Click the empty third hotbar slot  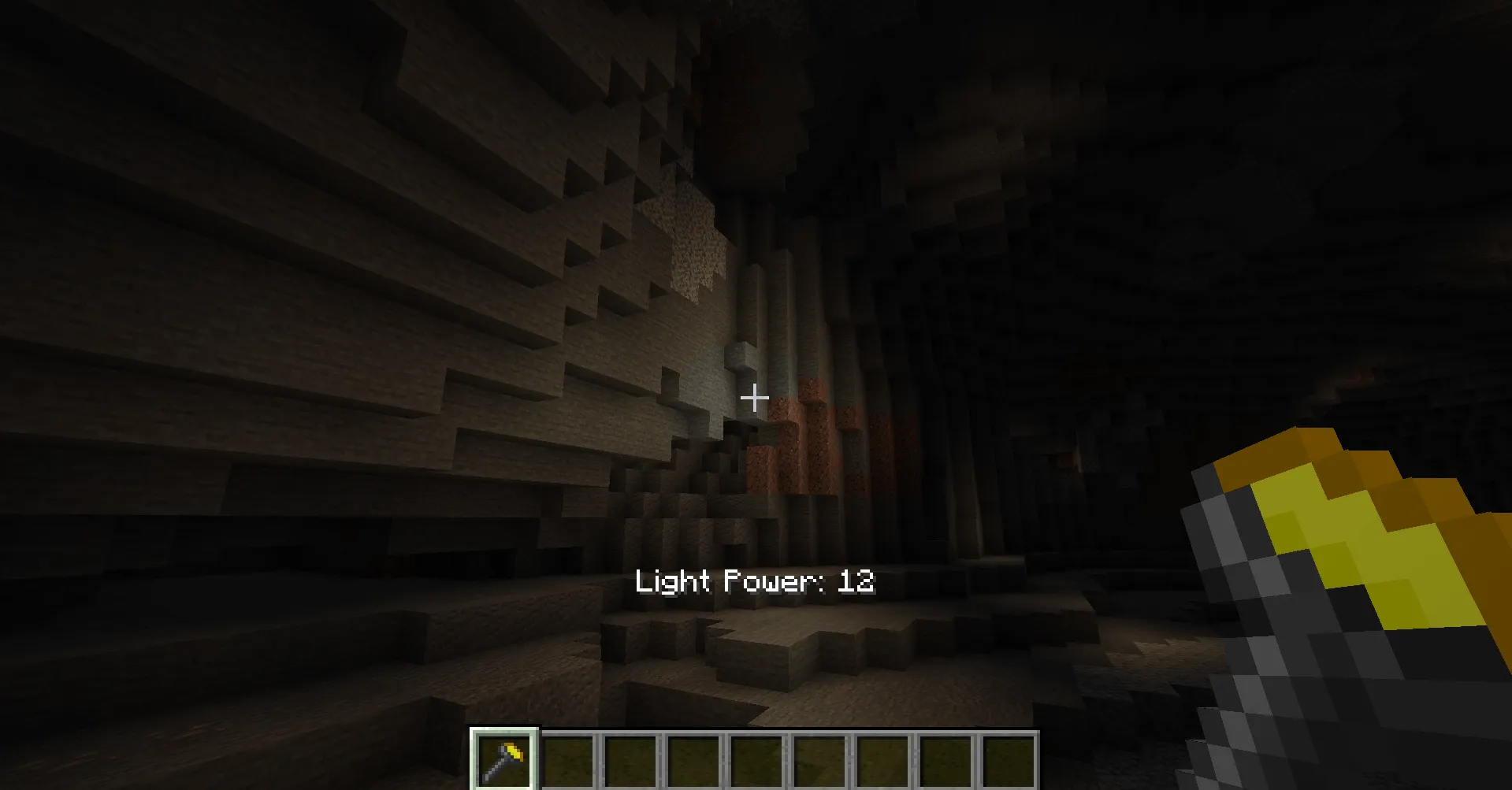[x=630, y=760]
